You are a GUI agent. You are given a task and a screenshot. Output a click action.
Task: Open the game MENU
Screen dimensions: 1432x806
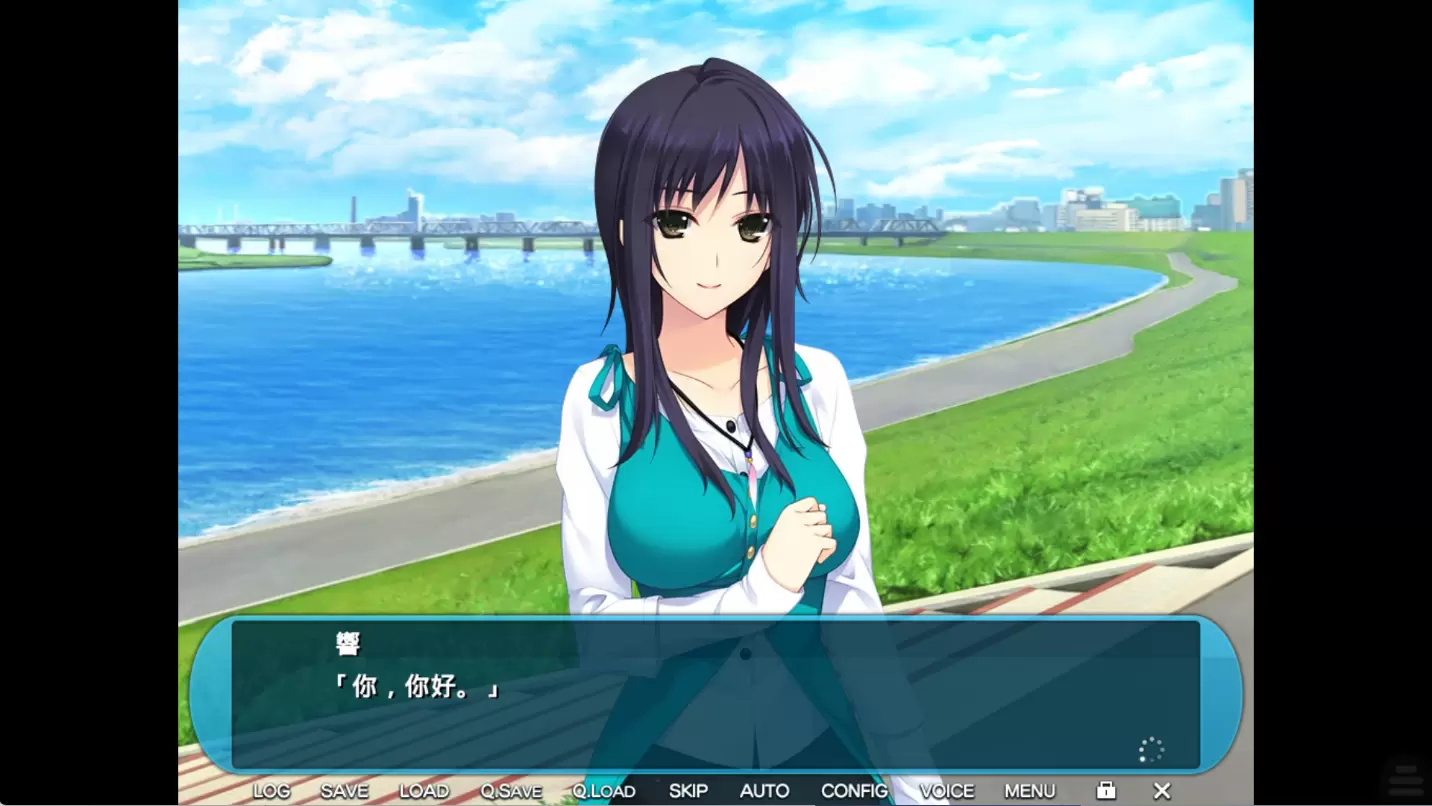click(1029, 791)
